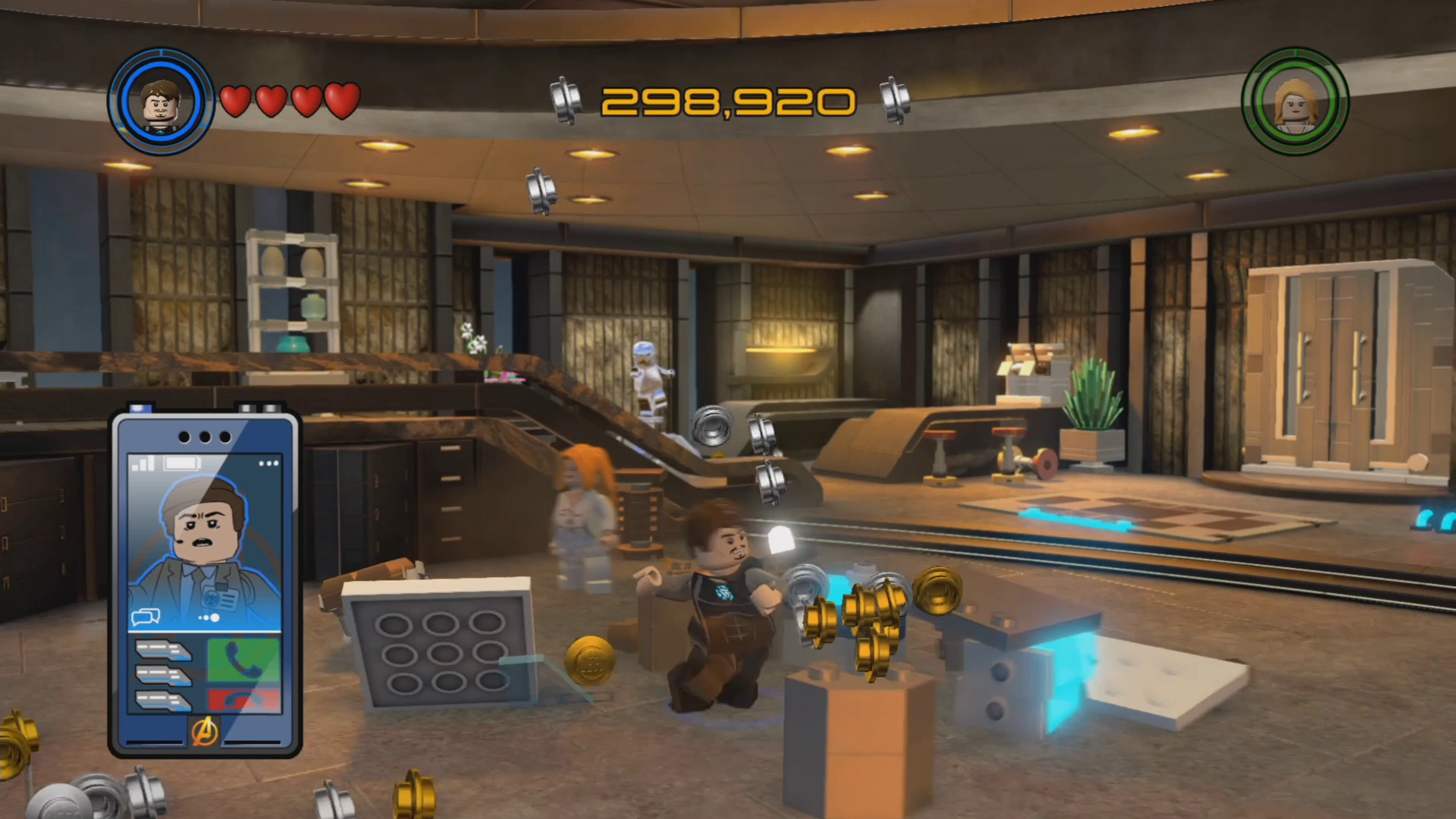
Task: Select the blonde character portrait in green ring
Action: click(1295, 102)
